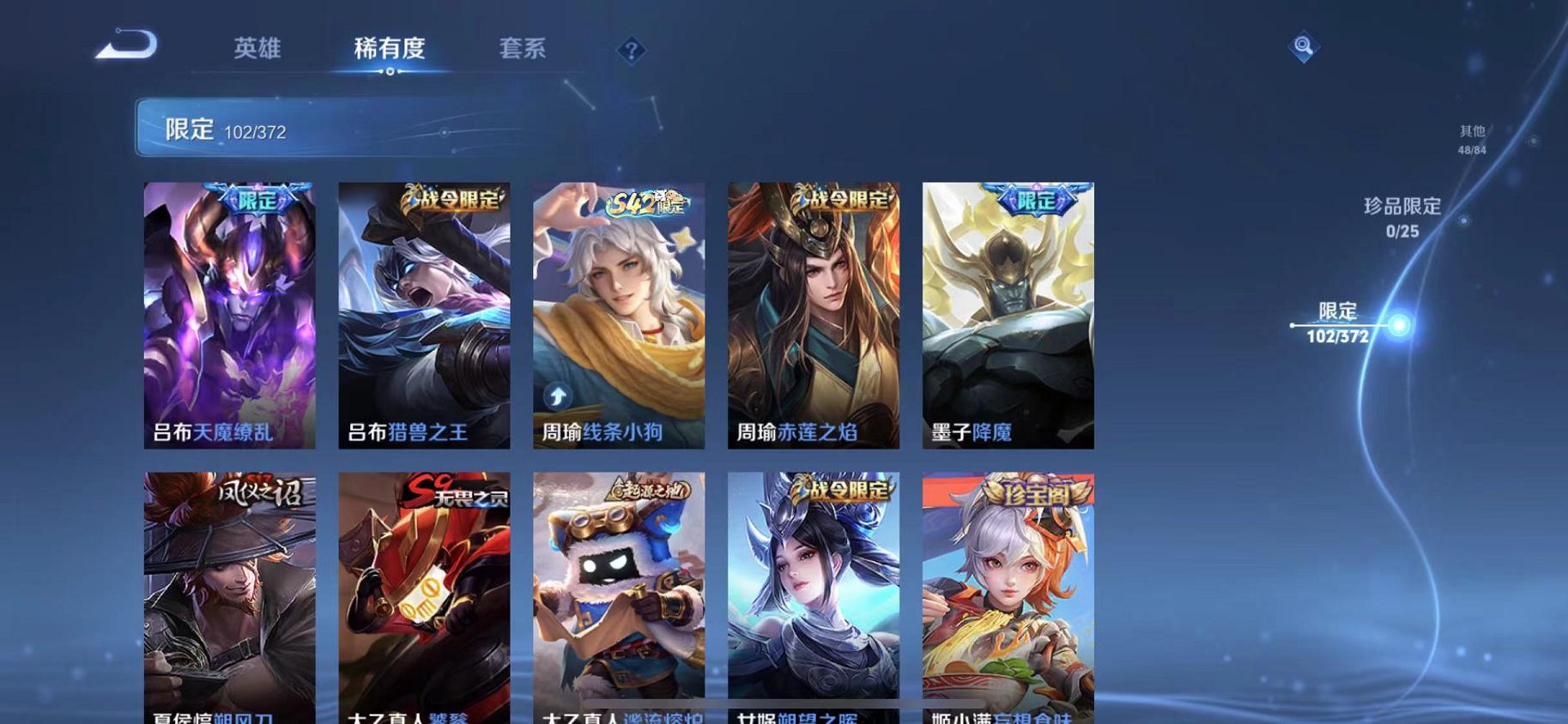Click the blue up-arrow icon on 周瑜线条小狗 card

point(557,395)
